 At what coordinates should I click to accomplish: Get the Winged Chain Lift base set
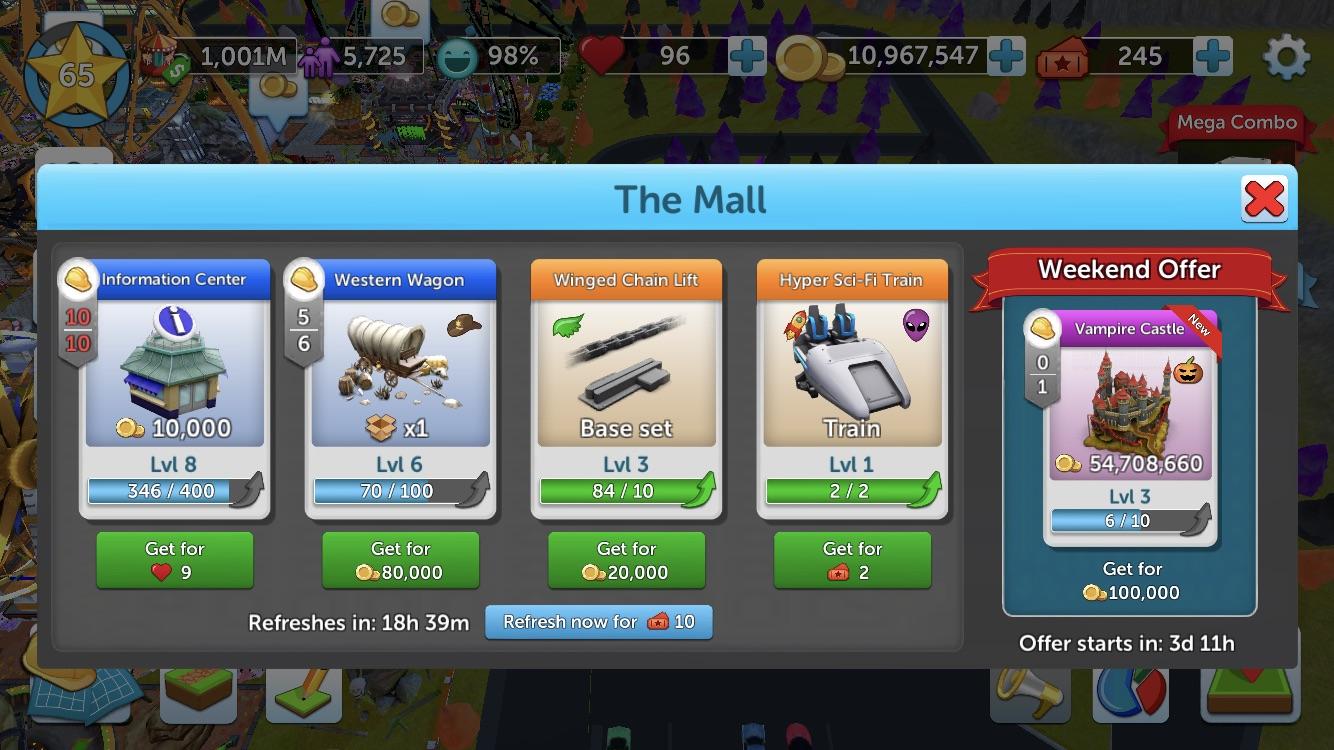click(x=626, y=560)
